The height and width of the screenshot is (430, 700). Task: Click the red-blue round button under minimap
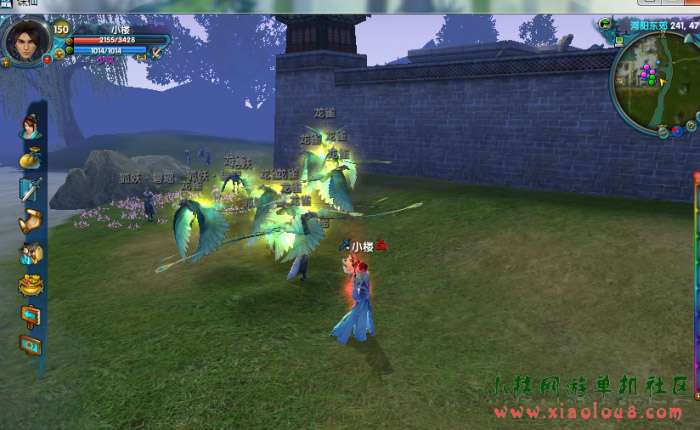(x=677, y=130)
